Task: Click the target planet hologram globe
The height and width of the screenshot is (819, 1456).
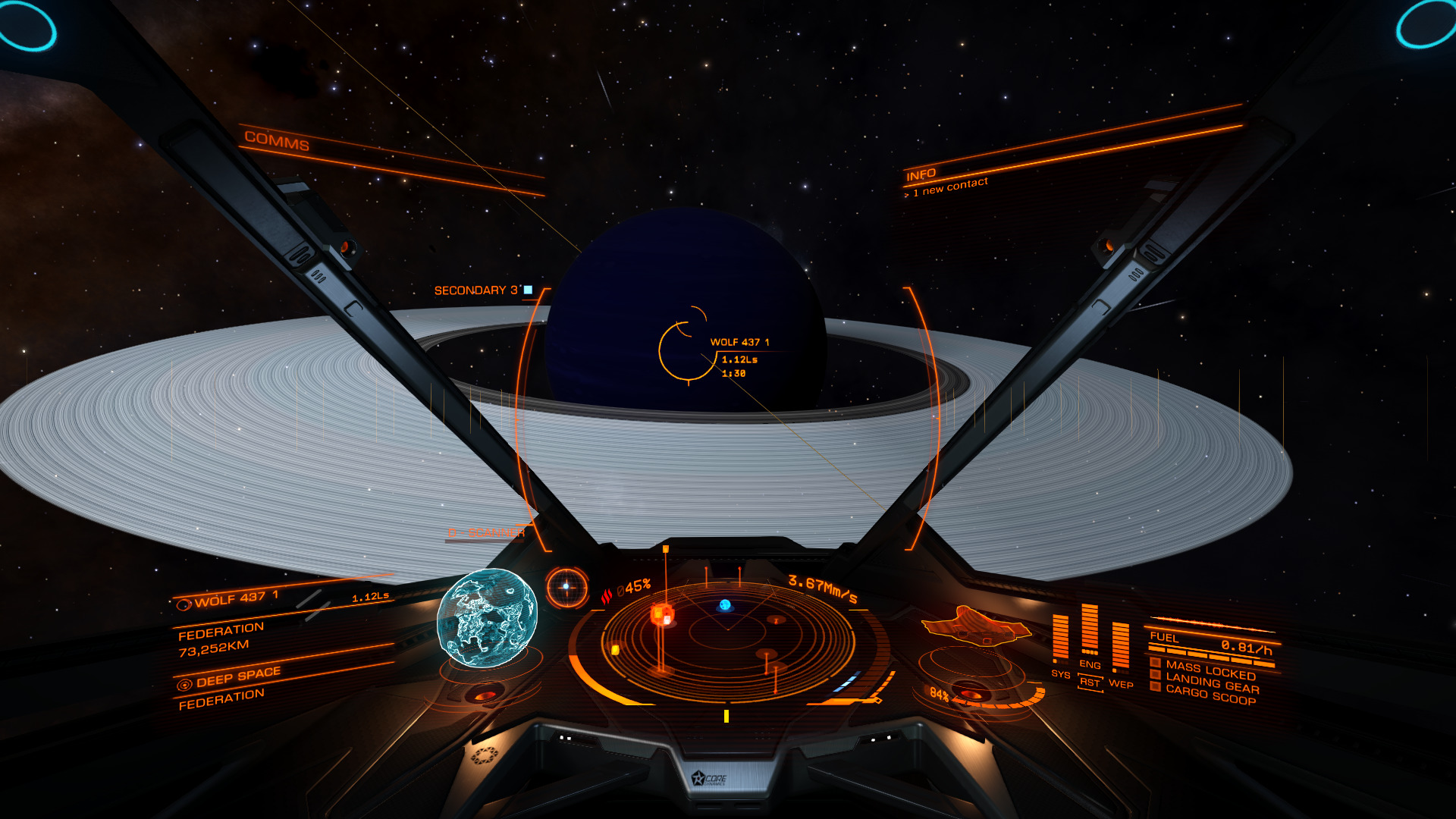Action: pyautogui.click(x=487, y=619)
